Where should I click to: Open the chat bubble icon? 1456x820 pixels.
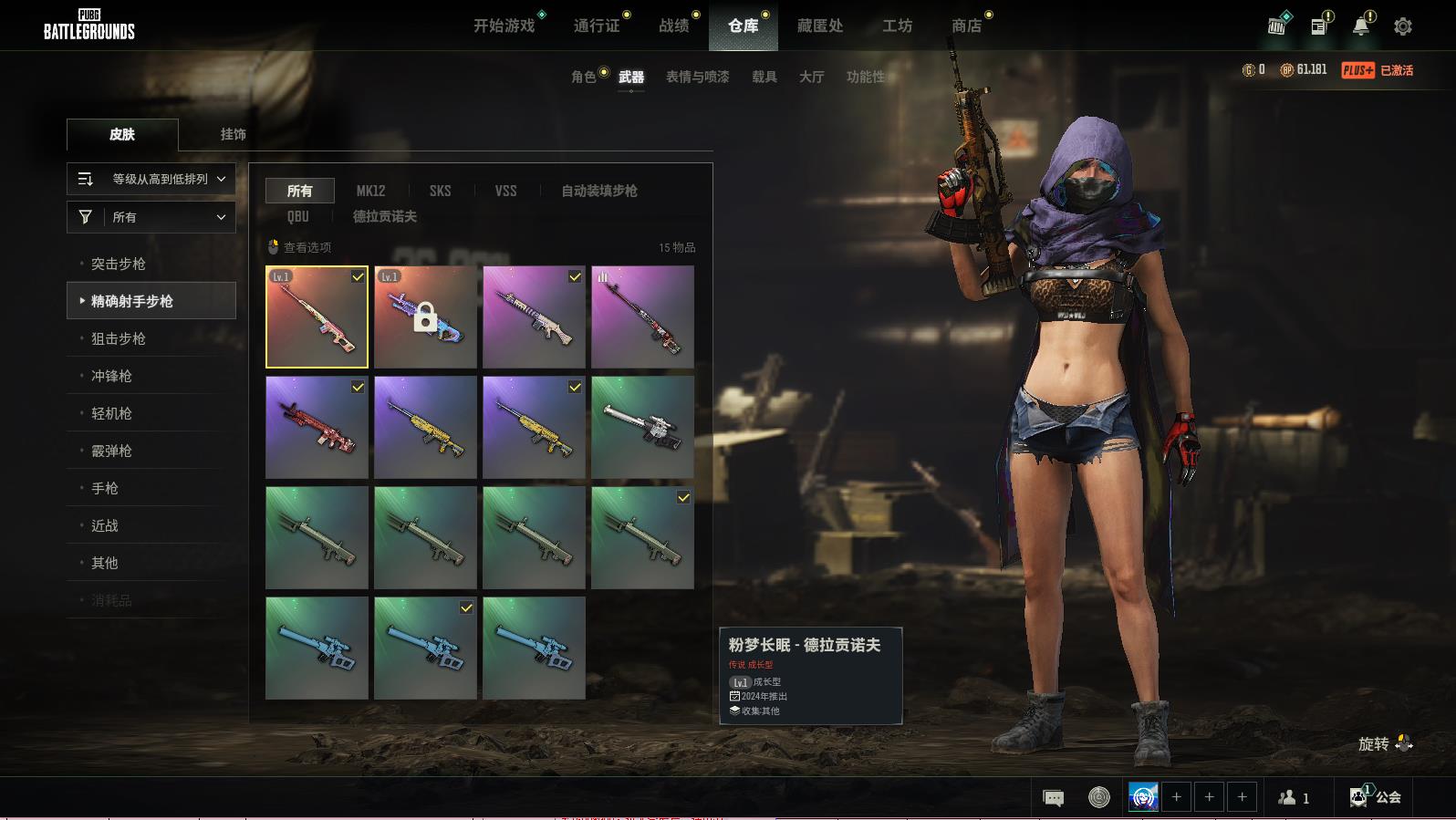pyautogui.click(x=1053, y=798)
